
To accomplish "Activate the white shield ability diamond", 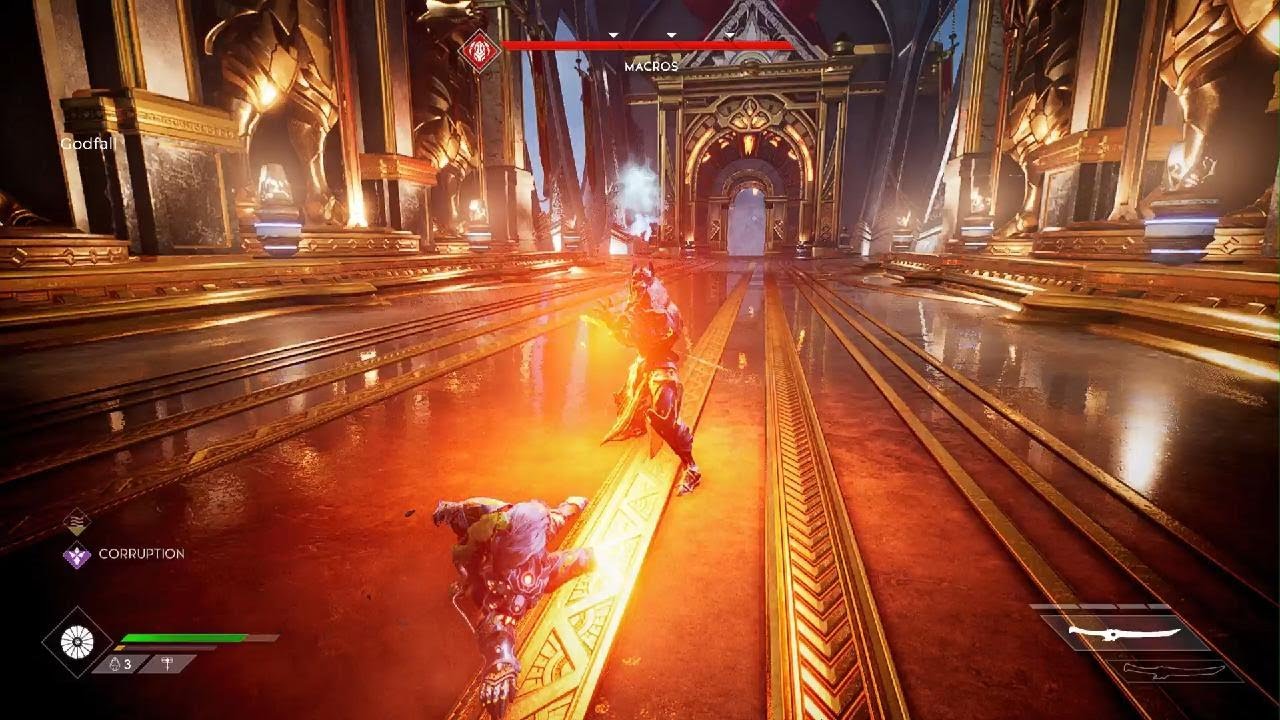I will click(77, 642).
